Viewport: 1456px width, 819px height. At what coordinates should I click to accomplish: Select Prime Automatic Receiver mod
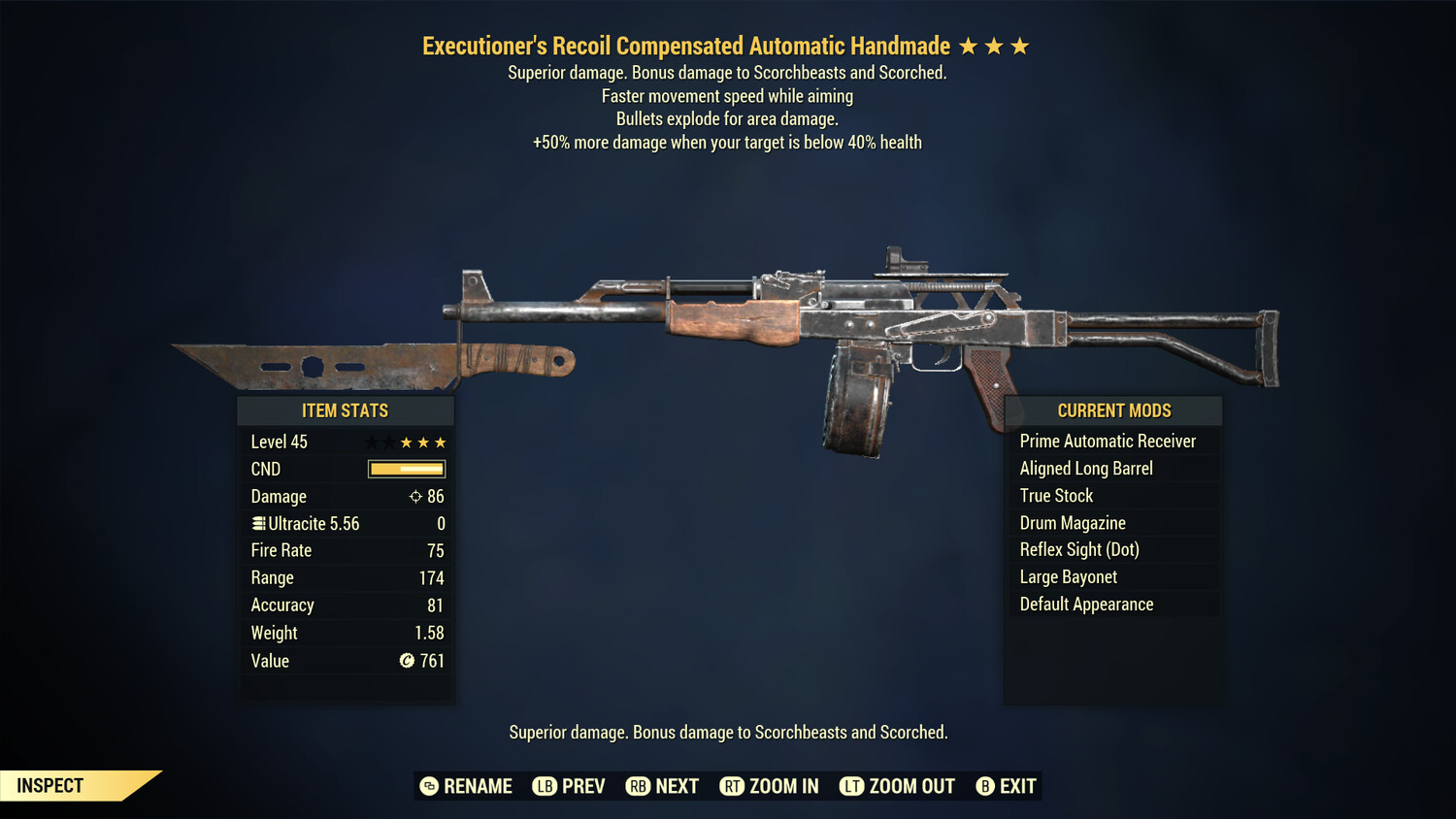tap(1108, 441)
